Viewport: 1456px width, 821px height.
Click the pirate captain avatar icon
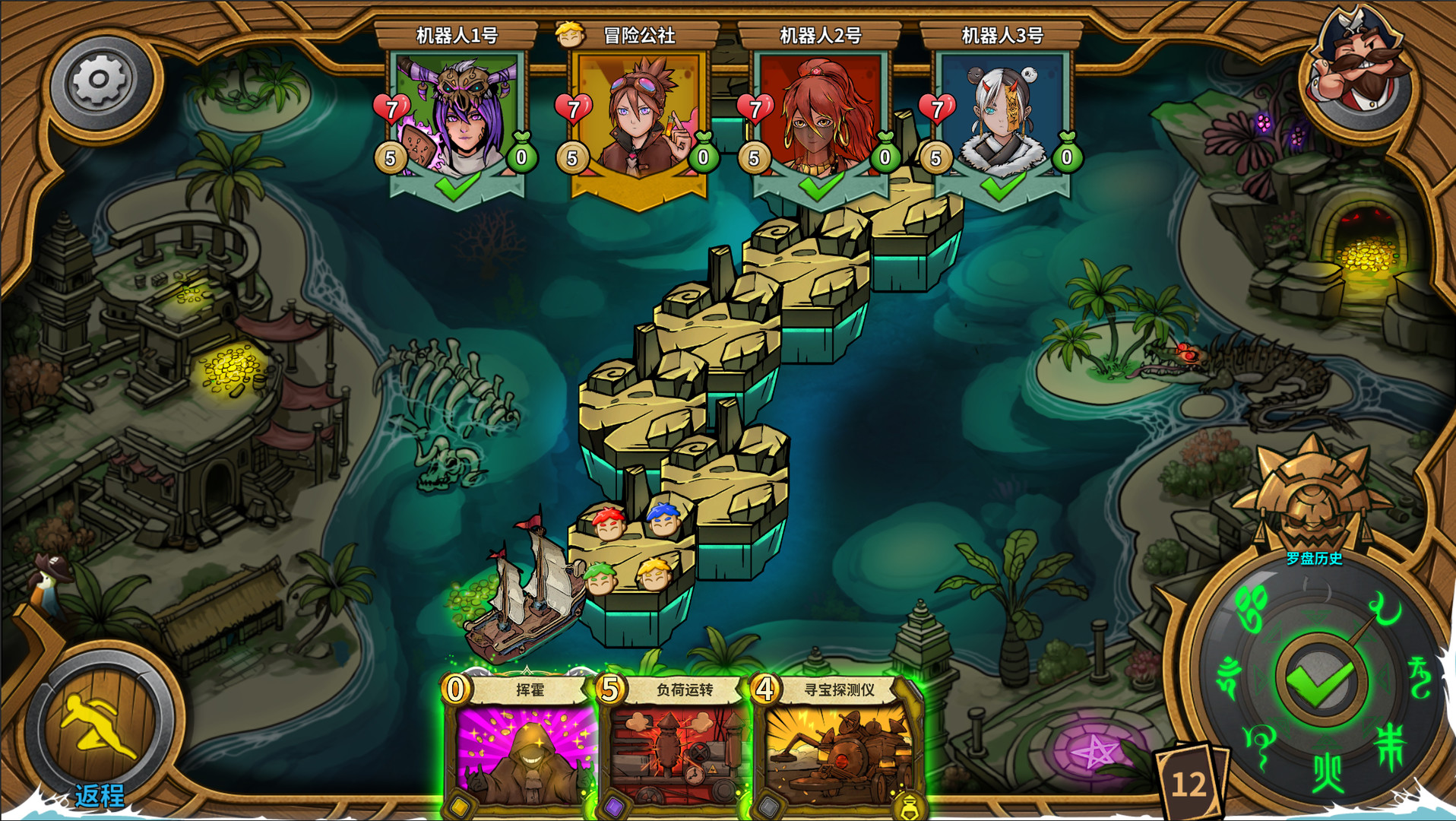tap(1359, 66)
